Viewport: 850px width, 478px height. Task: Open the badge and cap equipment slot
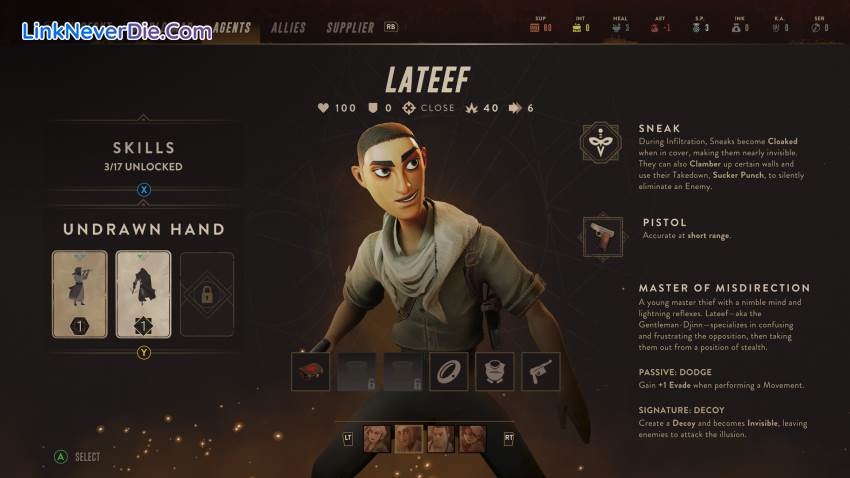[494, 371]
